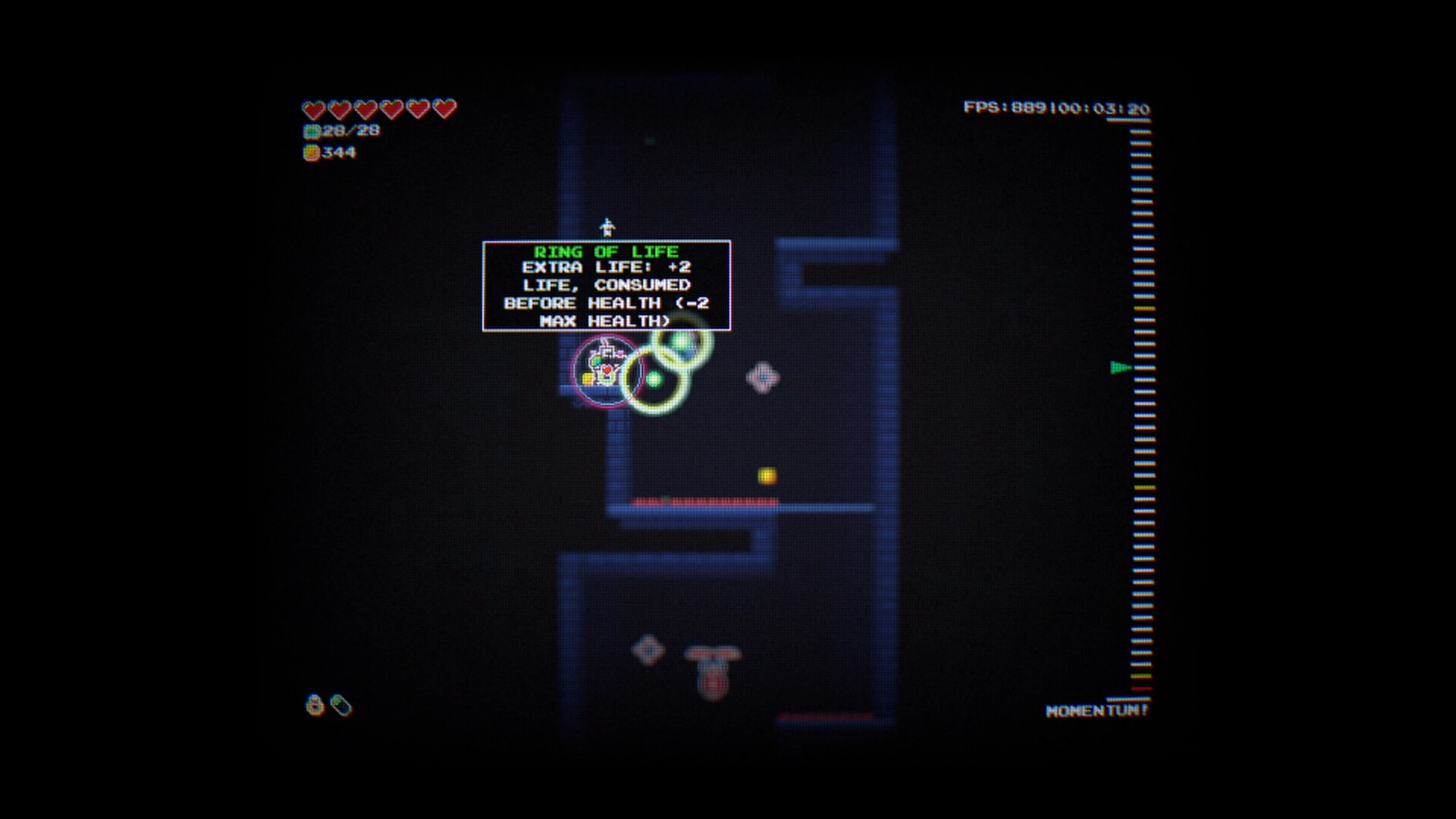Click the white diamond enemy near the platform
Viewport: 1456px width, 819px height.
(763, 376)
